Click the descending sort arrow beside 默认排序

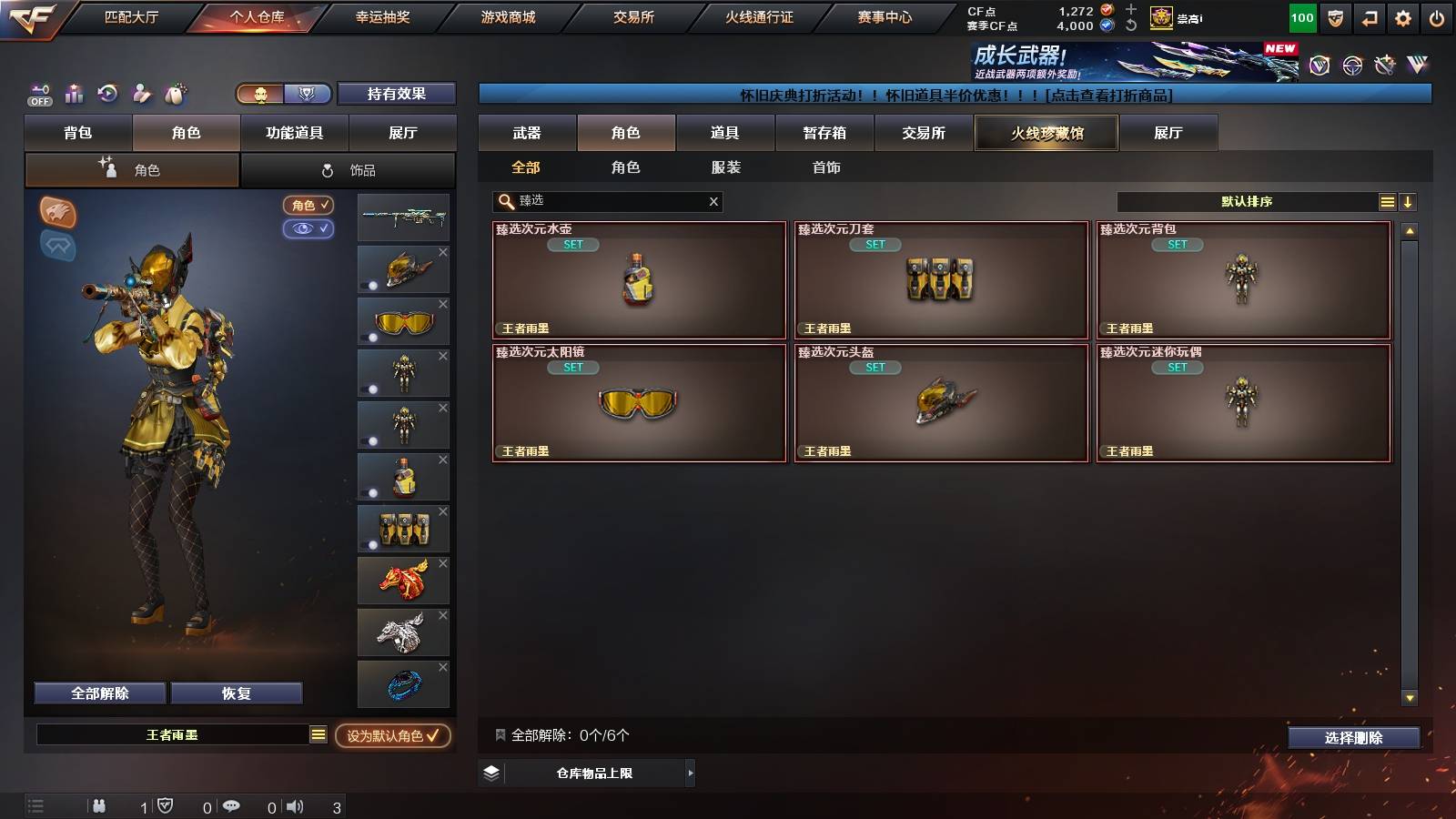coord(1410,201)
